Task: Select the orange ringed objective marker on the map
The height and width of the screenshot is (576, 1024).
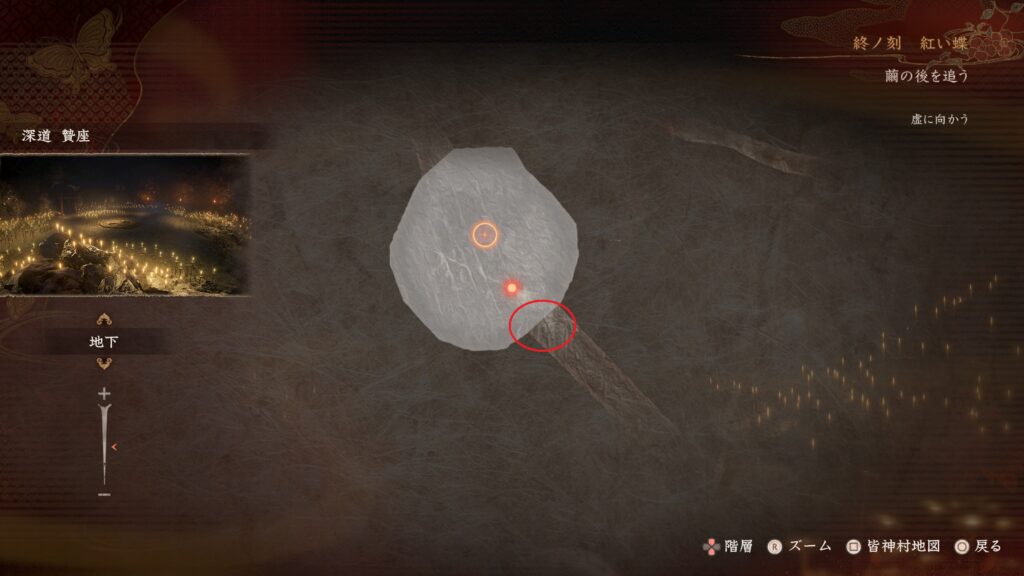Action: tap(484, 234)
